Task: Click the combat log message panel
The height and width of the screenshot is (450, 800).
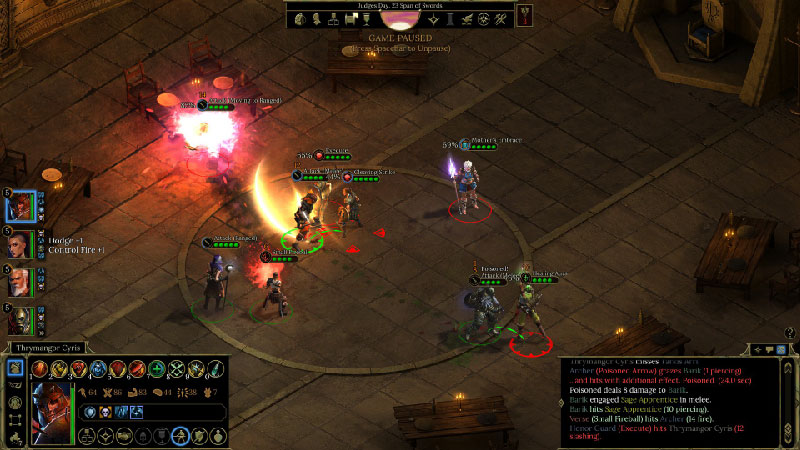Action: click(x=665, y=401)
